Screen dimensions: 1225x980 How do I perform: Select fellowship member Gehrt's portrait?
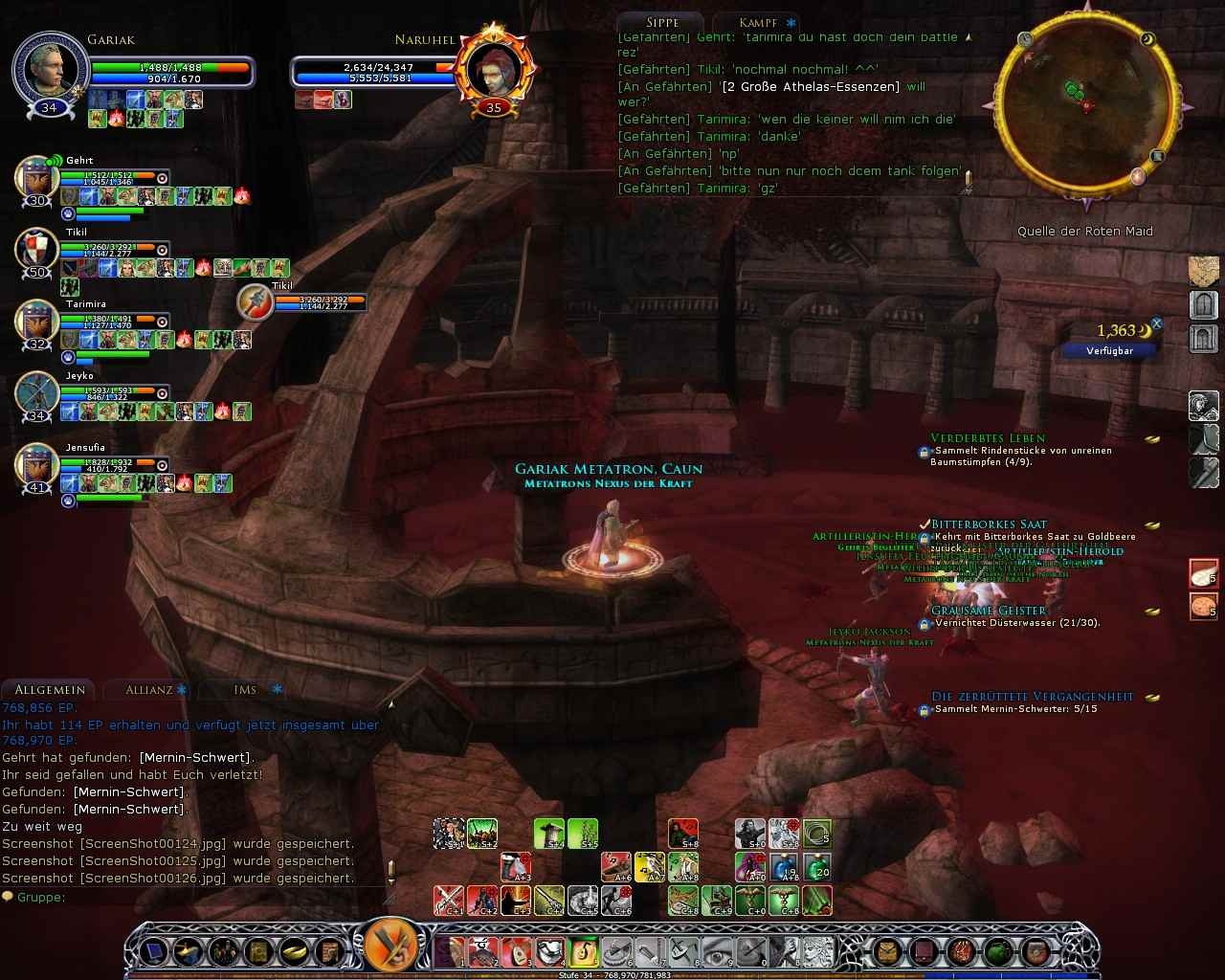38,180
